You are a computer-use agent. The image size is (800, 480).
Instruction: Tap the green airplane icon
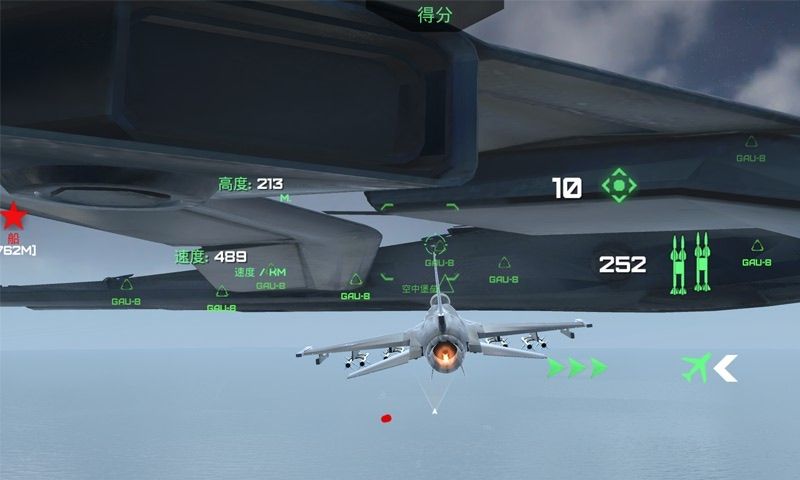(696, 367)
